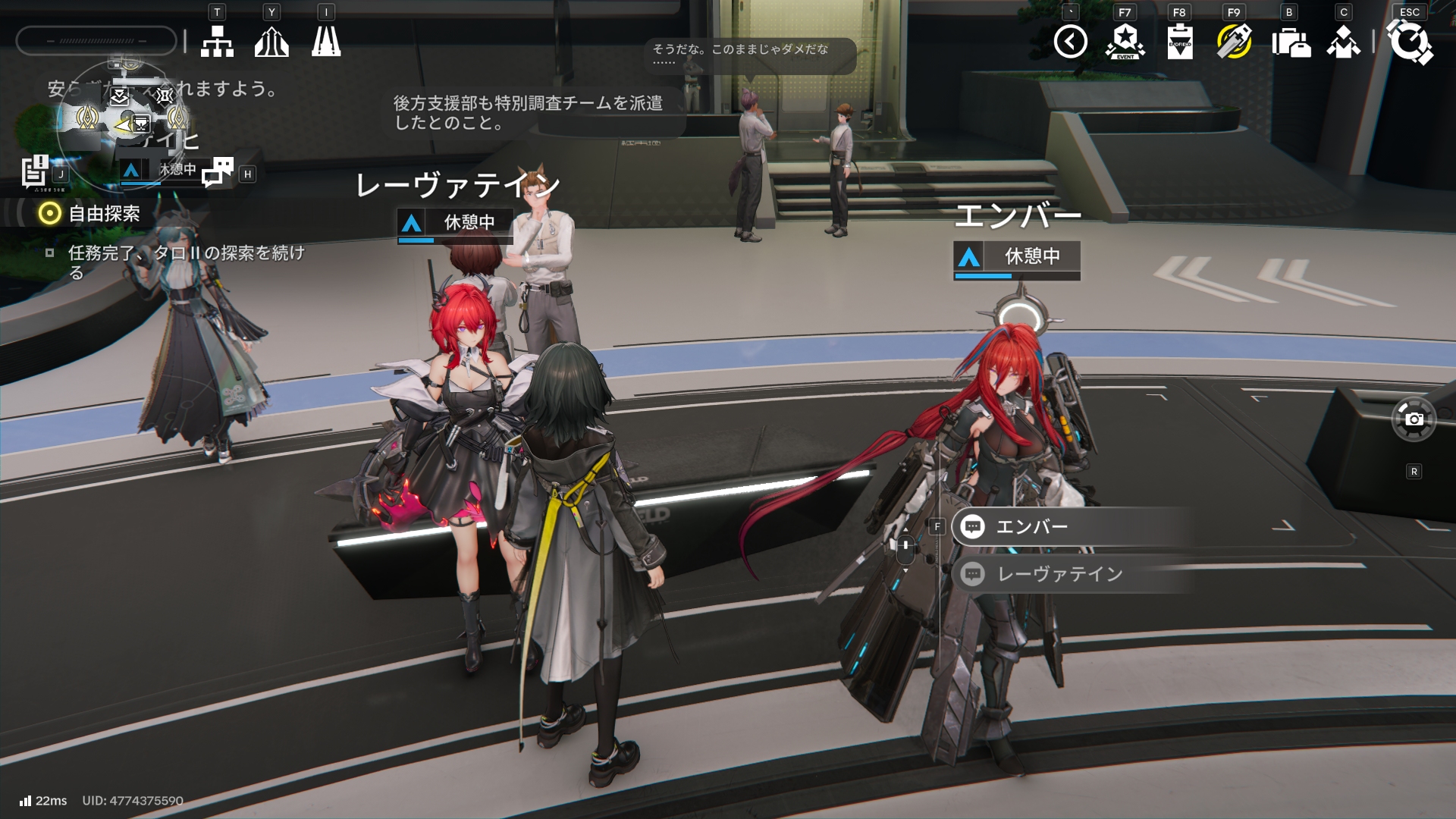Click the circular back arrow button
The width and height of the screenshot is (1456, 819).
coord(1070,42)
